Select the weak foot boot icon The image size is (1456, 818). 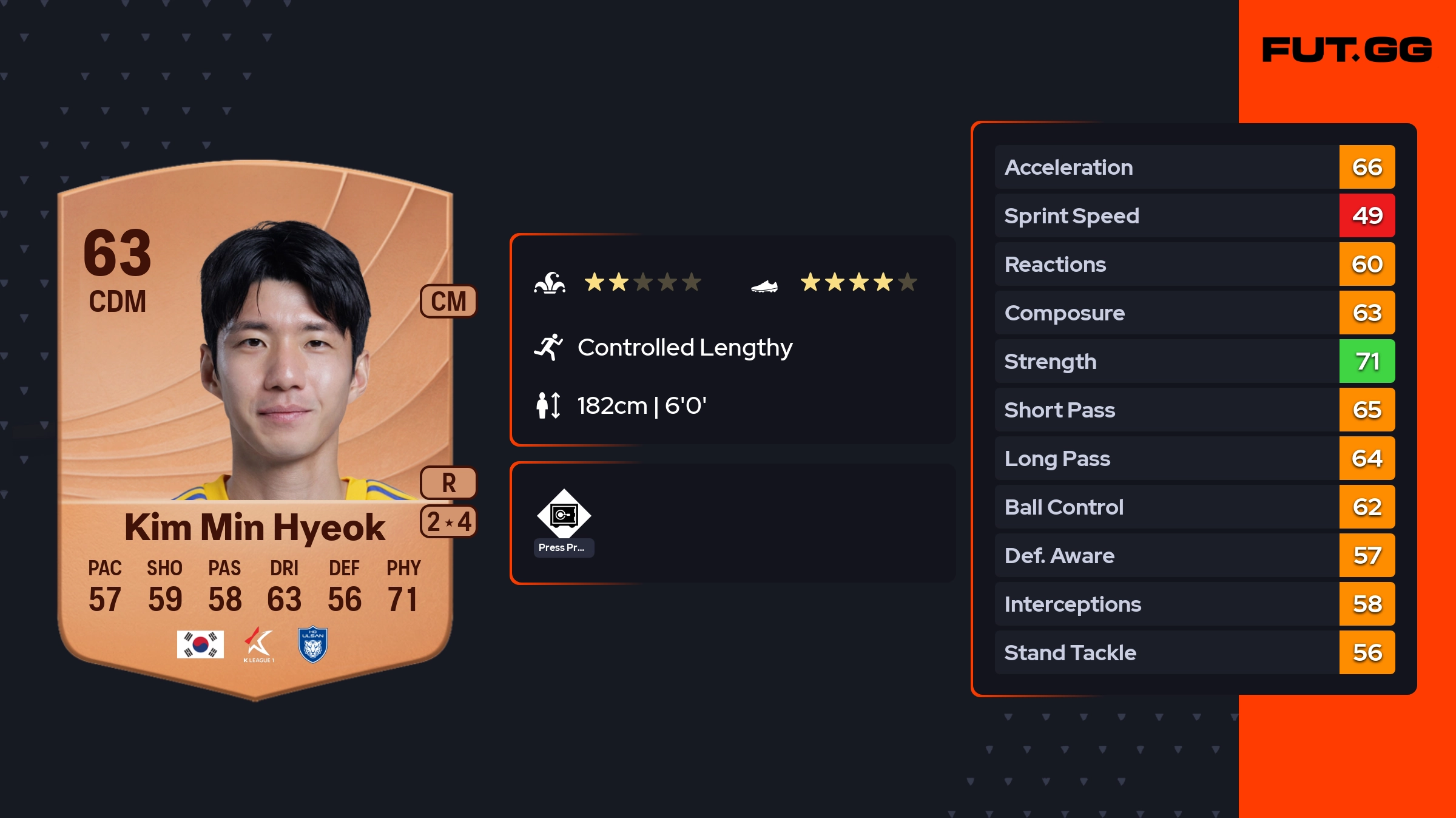click(x=764, y=285)
